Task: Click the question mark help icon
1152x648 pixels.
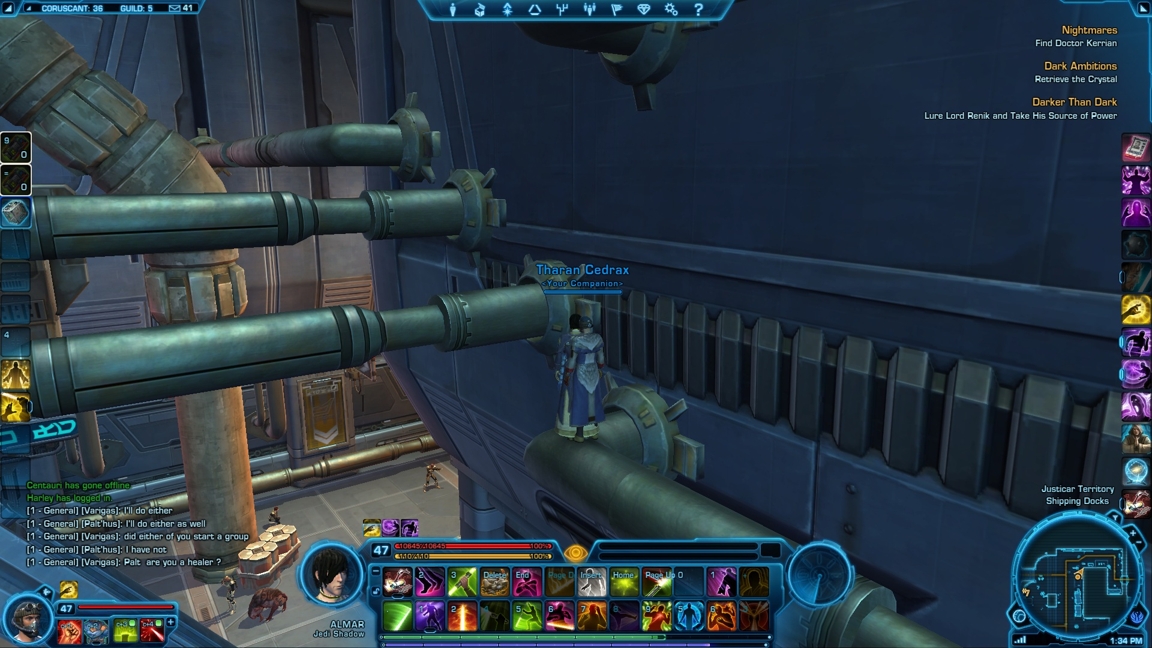Action: pos(698,10)
